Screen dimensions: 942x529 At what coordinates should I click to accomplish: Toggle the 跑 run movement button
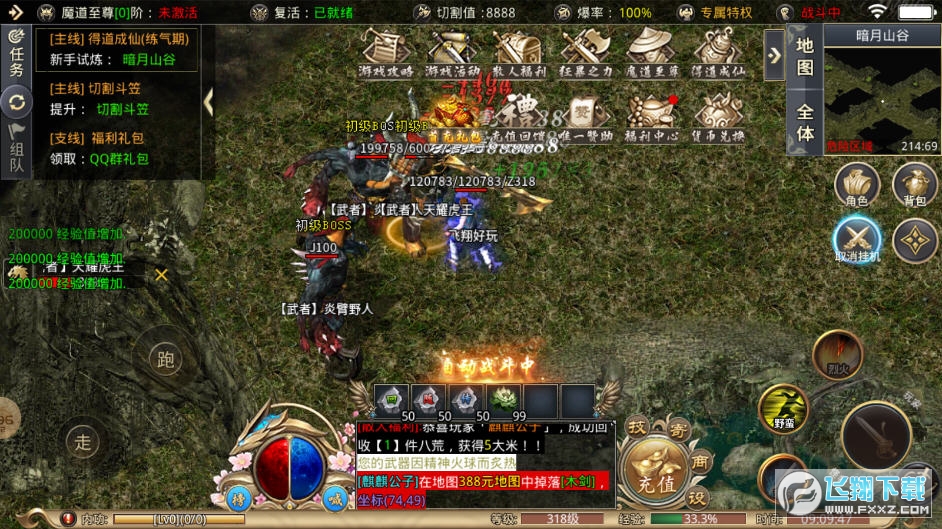[165, 360]
